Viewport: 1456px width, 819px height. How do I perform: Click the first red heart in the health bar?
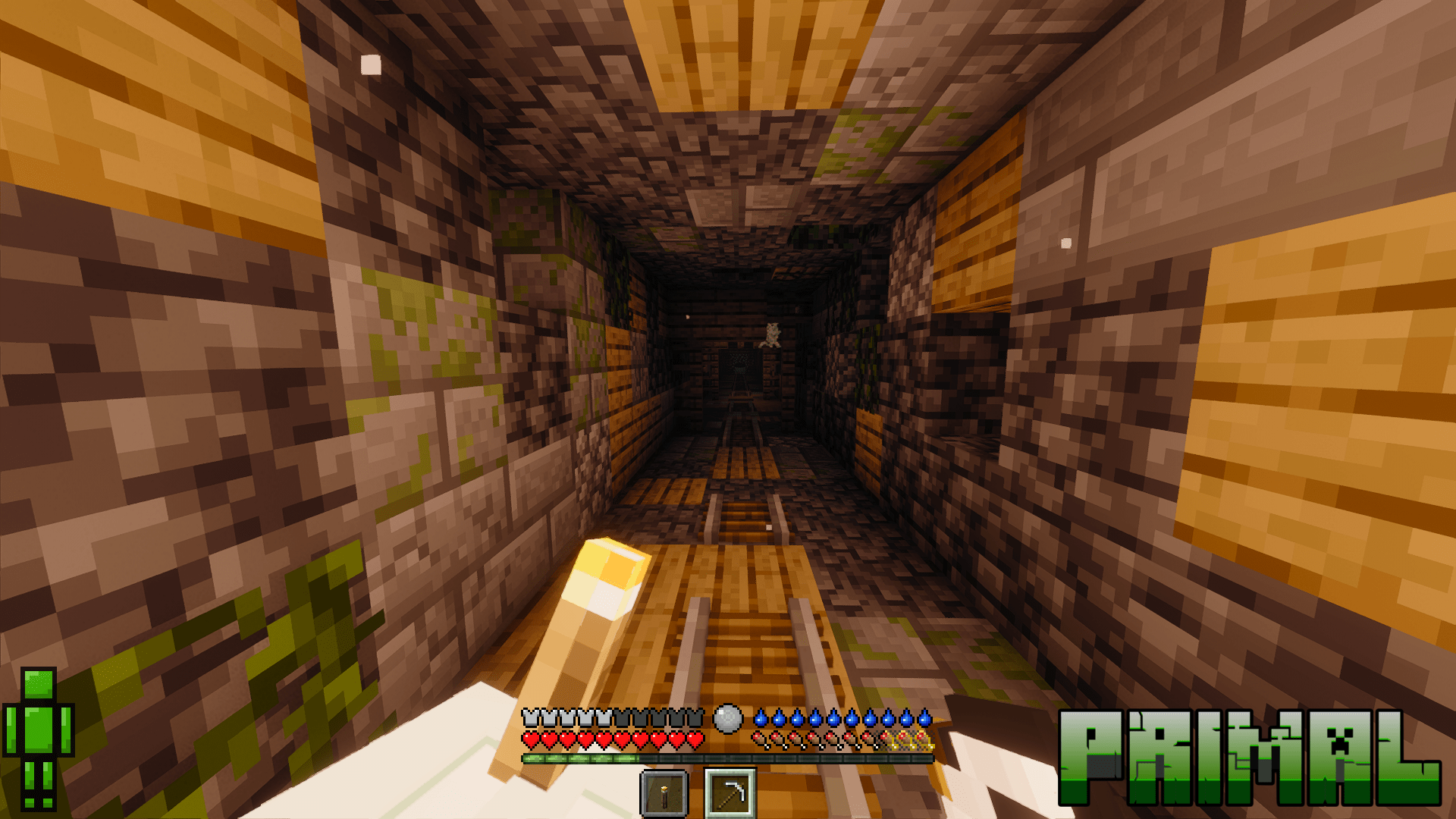(531, 739)
